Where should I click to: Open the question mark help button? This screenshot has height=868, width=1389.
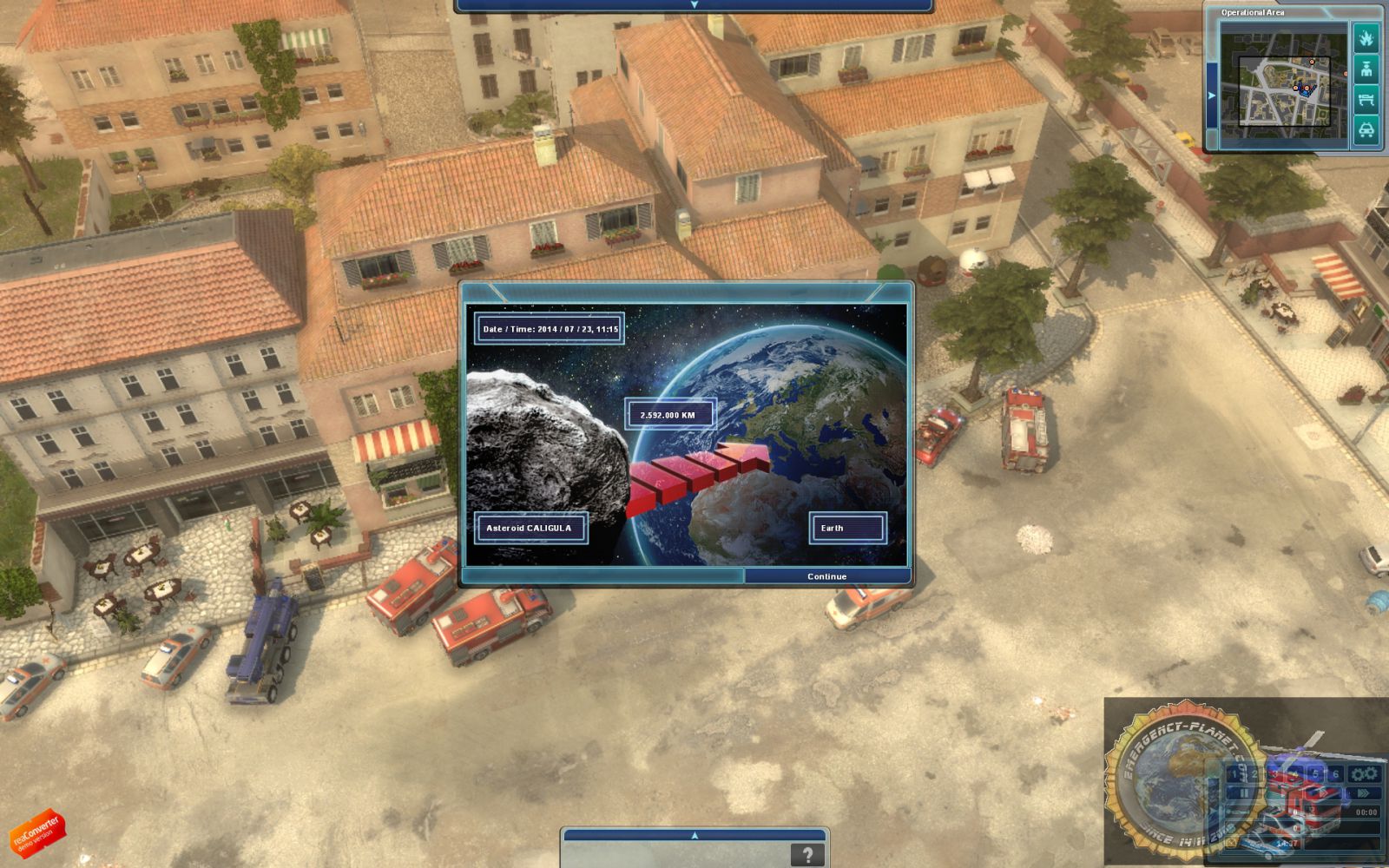point(807,855)
